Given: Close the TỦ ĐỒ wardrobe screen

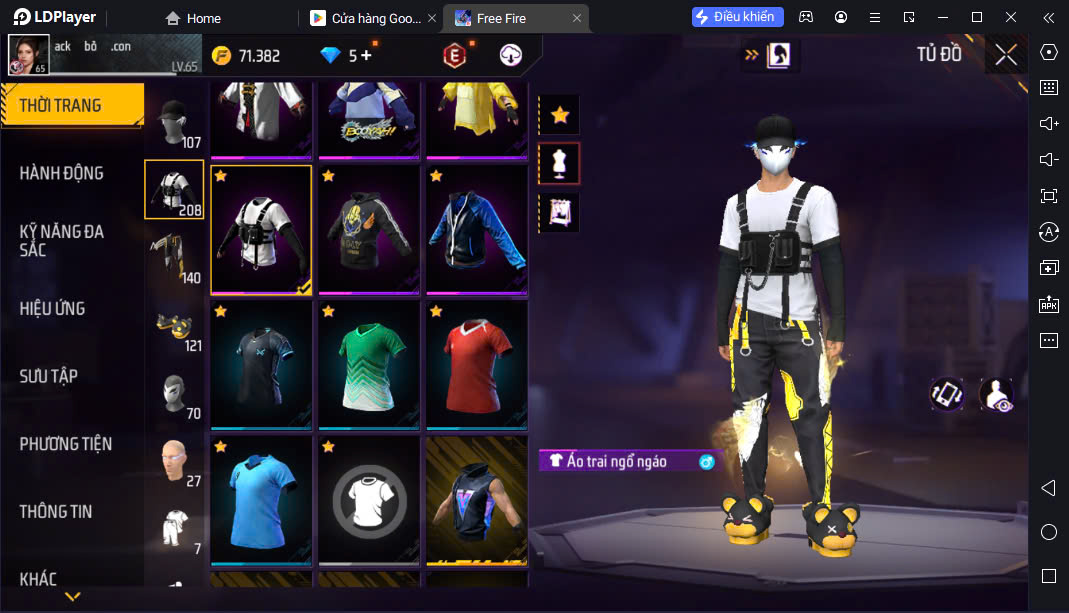Looking at the screenshot, I should [x=1006, y=55].
